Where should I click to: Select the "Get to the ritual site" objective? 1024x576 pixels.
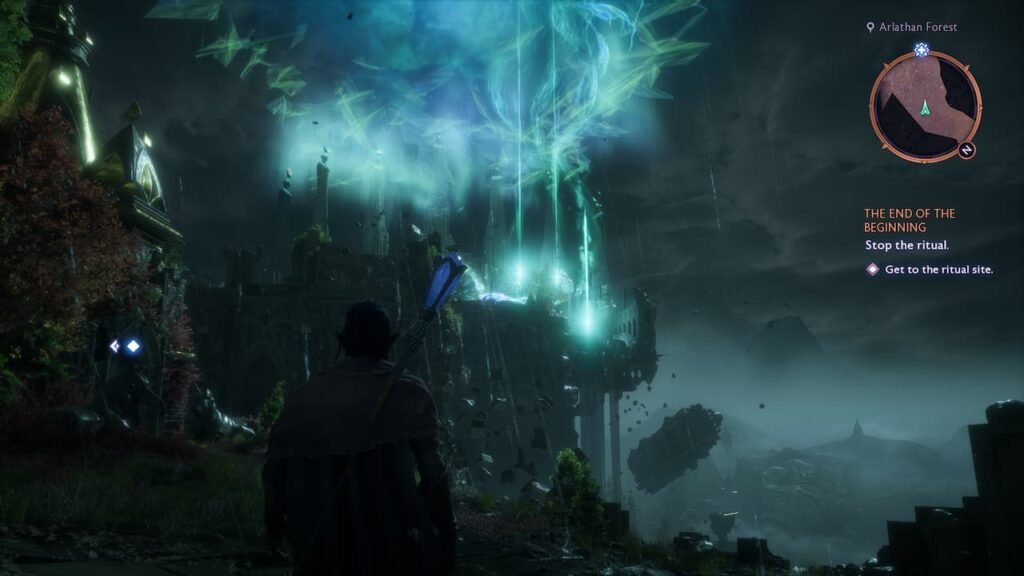pos(938,269)
